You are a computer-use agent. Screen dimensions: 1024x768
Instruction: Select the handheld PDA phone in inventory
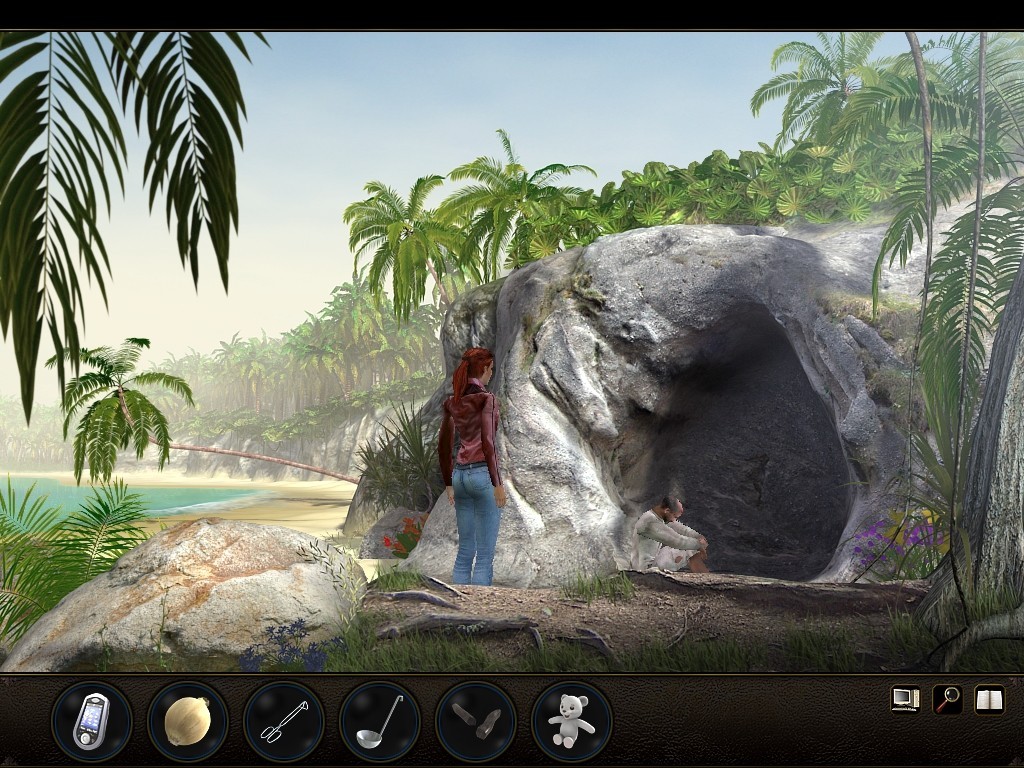[x=91, y=721]
